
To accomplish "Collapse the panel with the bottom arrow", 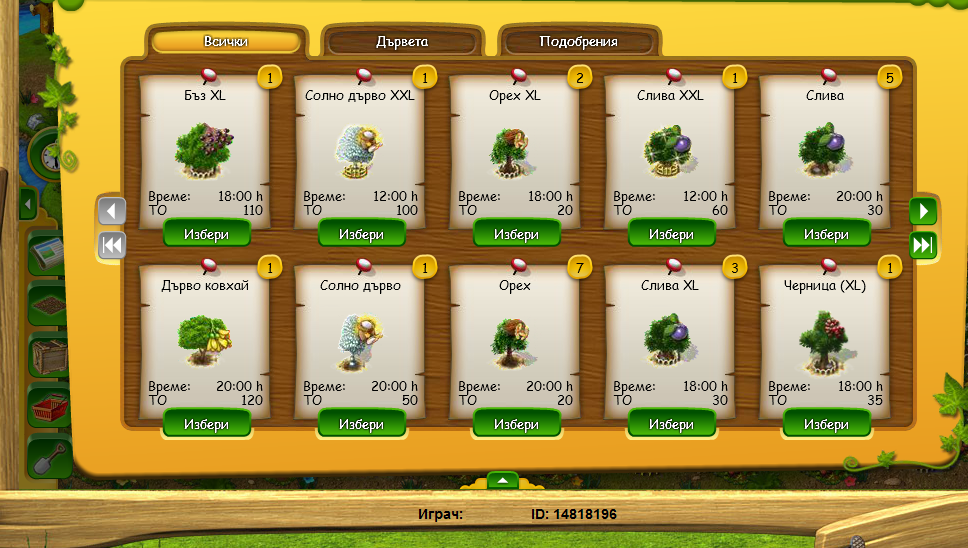I will point(503,480).
